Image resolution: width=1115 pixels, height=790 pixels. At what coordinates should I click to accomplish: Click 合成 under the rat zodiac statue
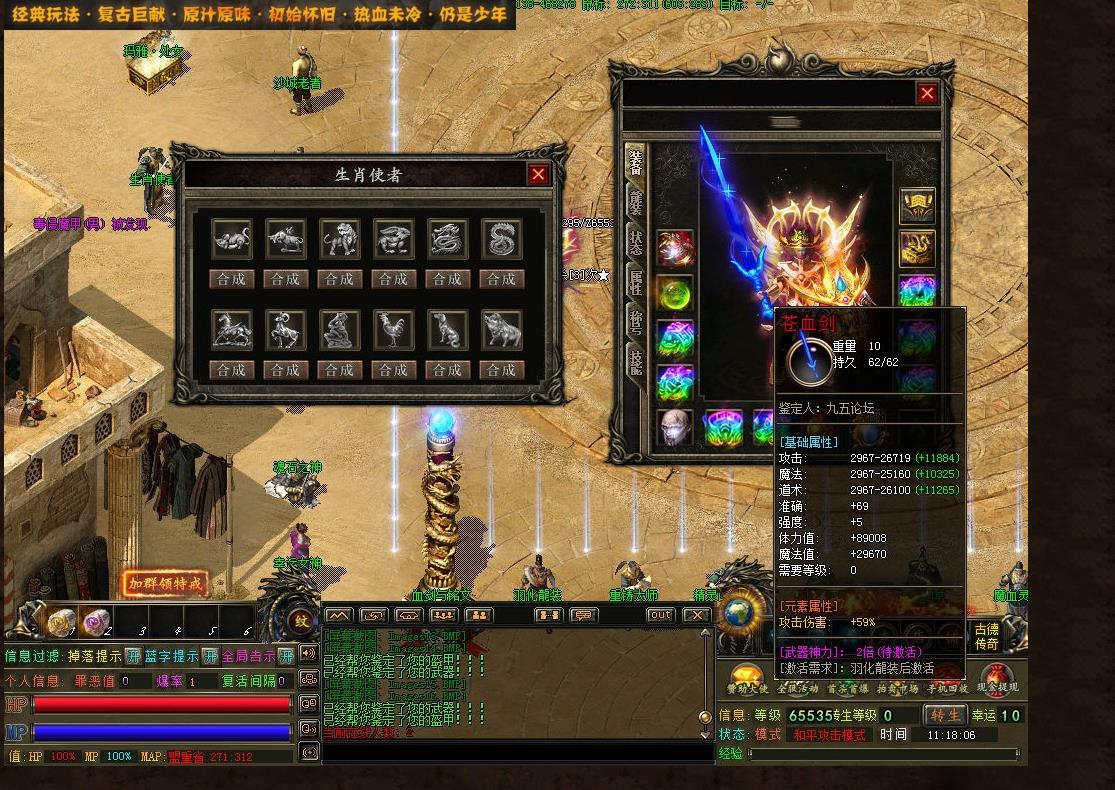tap(231, 279)
